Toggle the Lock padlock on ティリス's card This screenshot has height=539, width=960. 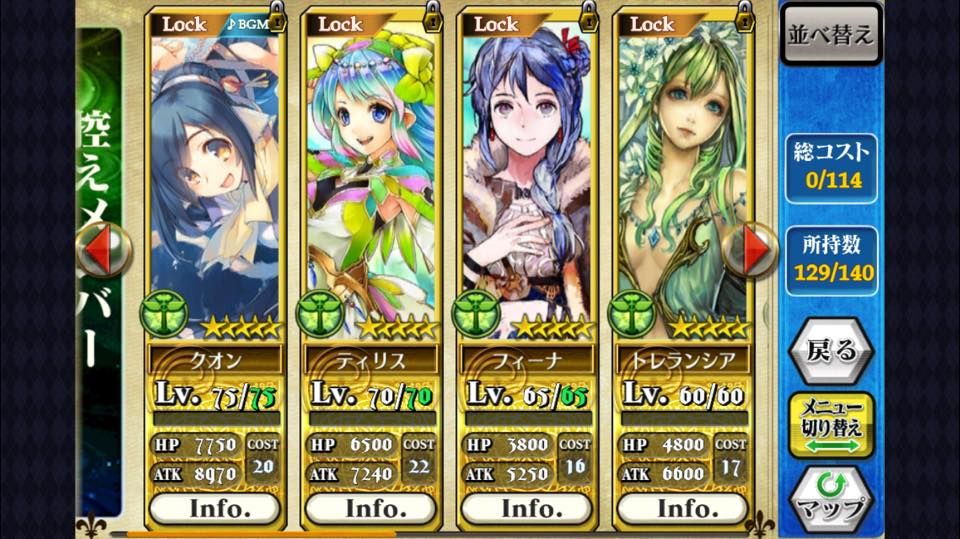433,18
